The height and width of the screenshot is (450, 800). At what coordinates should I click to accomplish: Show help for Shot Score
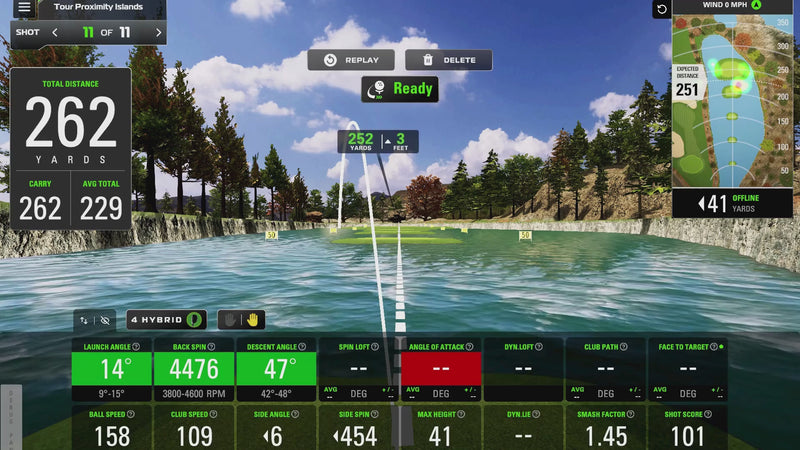click(710, 412)
